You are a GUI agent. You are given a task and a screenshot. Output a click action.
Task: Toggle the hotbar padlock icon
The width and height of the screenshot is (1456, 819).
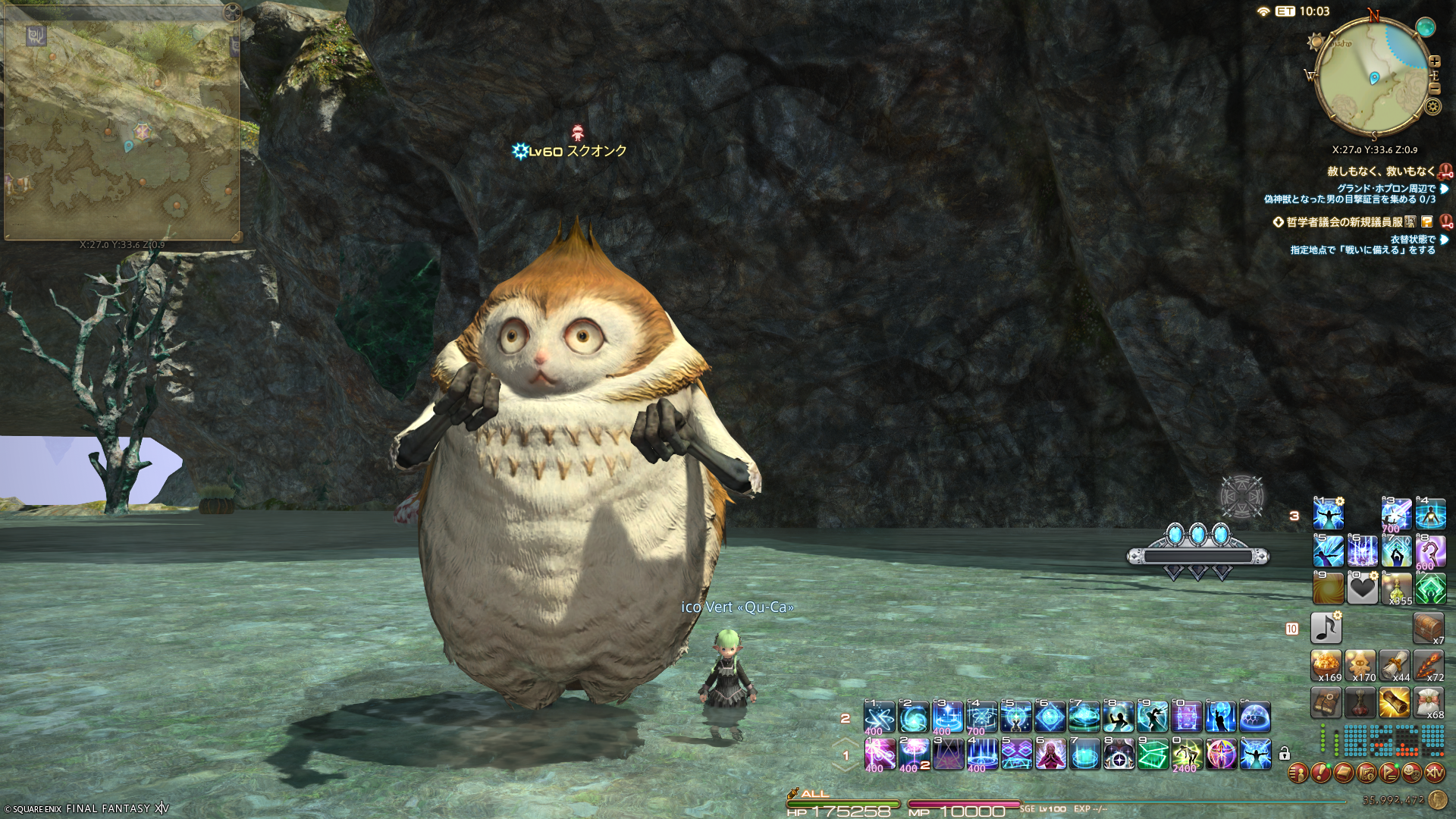point(1284,754)
